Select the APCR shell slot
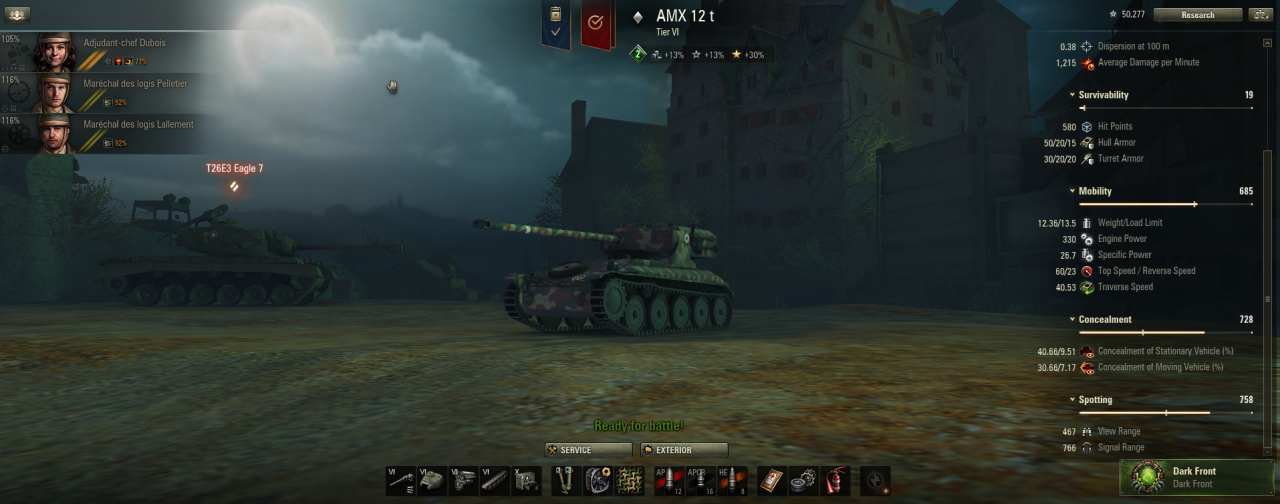 [700, 481]
